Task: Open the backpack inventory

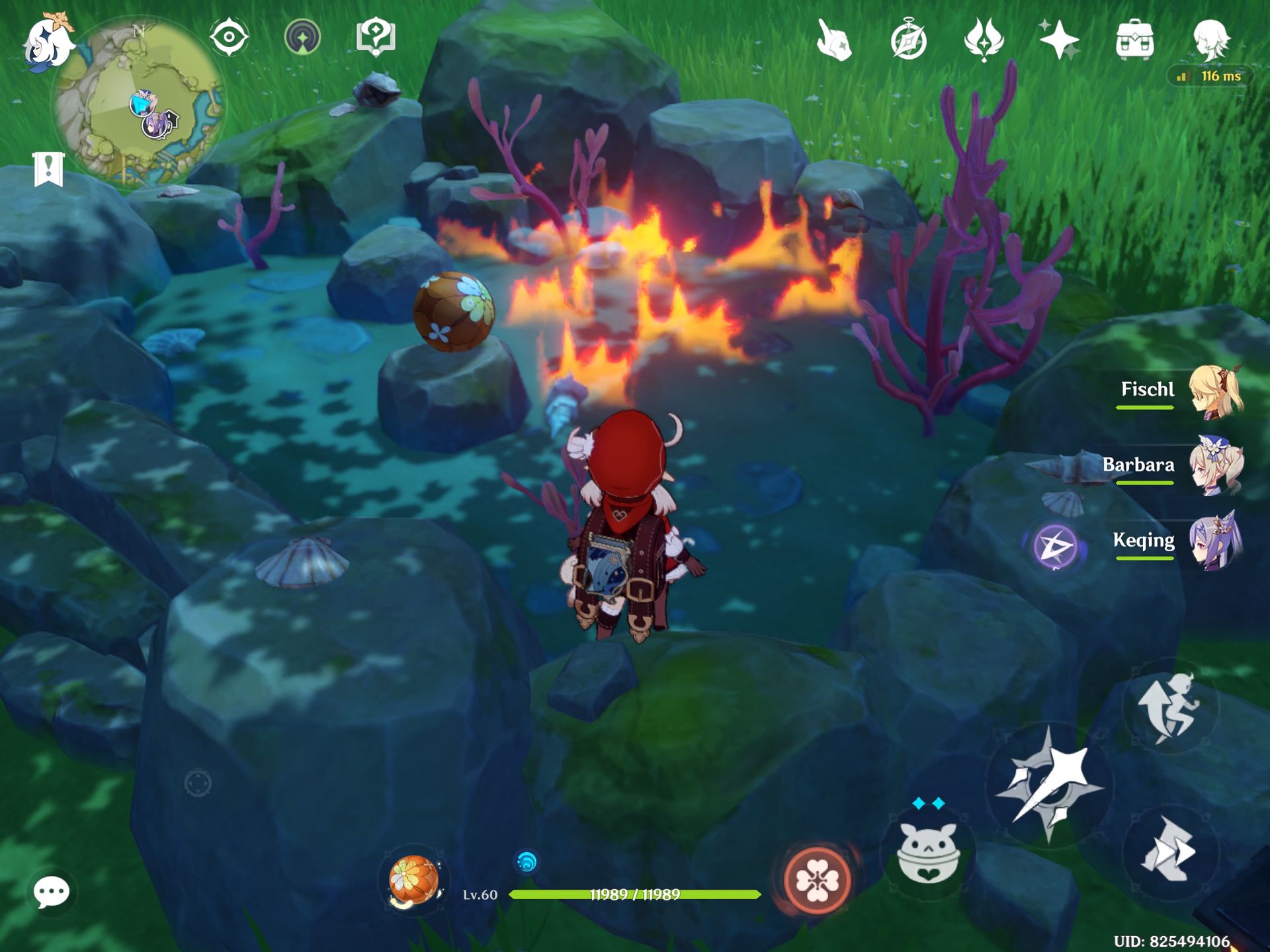Action: 1134,40
